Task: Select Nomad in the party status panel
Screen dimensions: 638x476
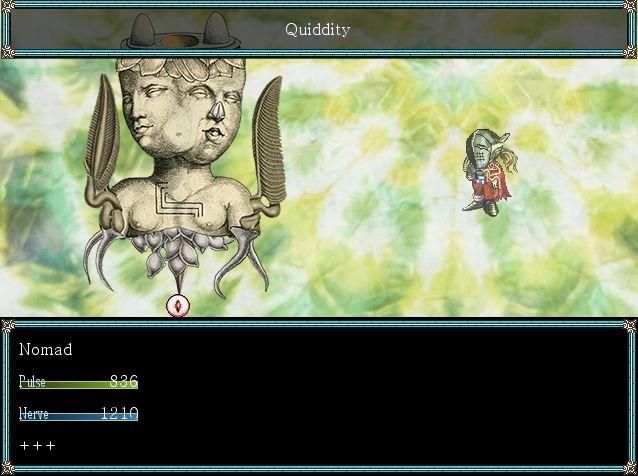Action: 46,350
